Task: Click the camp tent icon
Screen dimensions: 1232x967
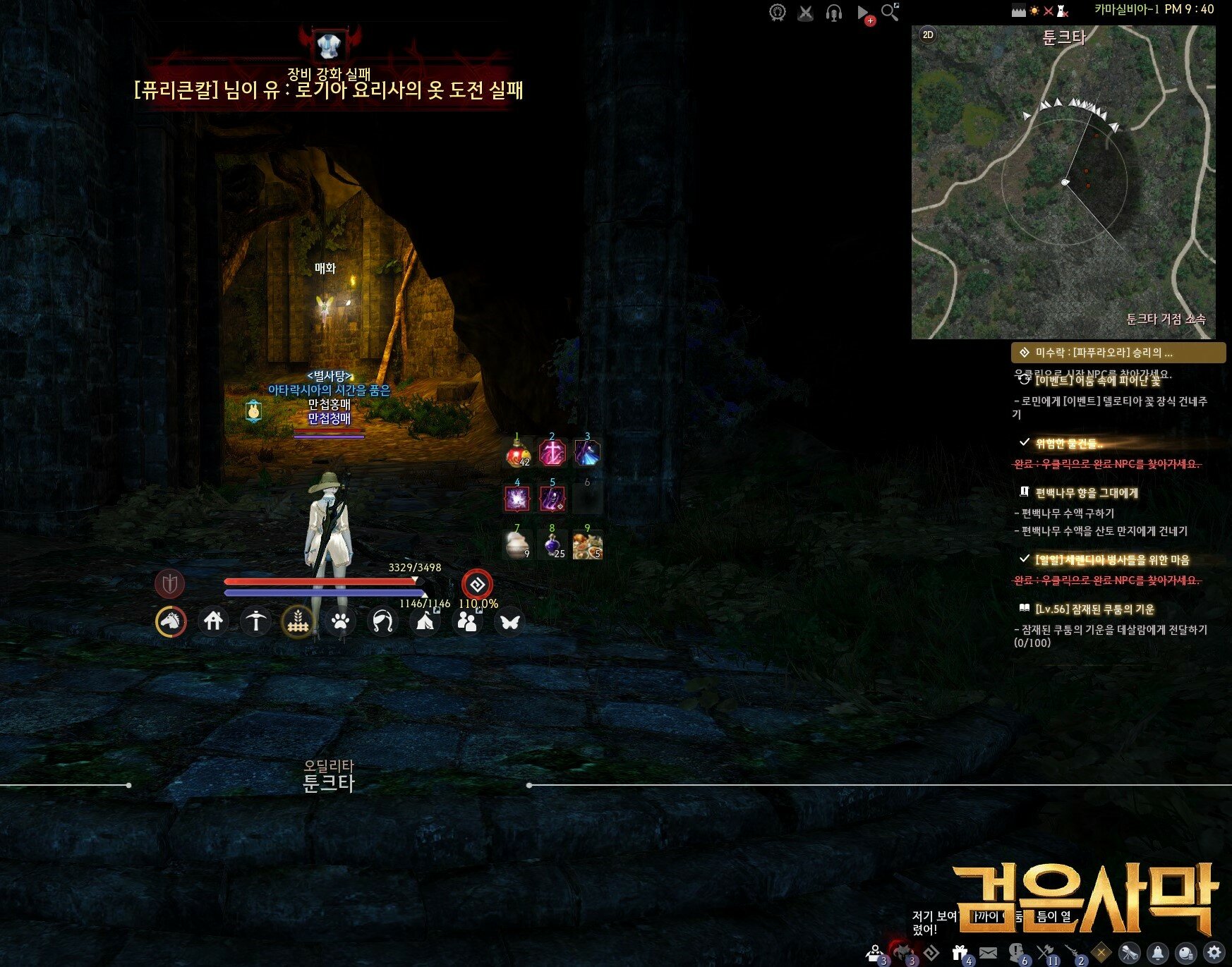Action: coord(425,621)
